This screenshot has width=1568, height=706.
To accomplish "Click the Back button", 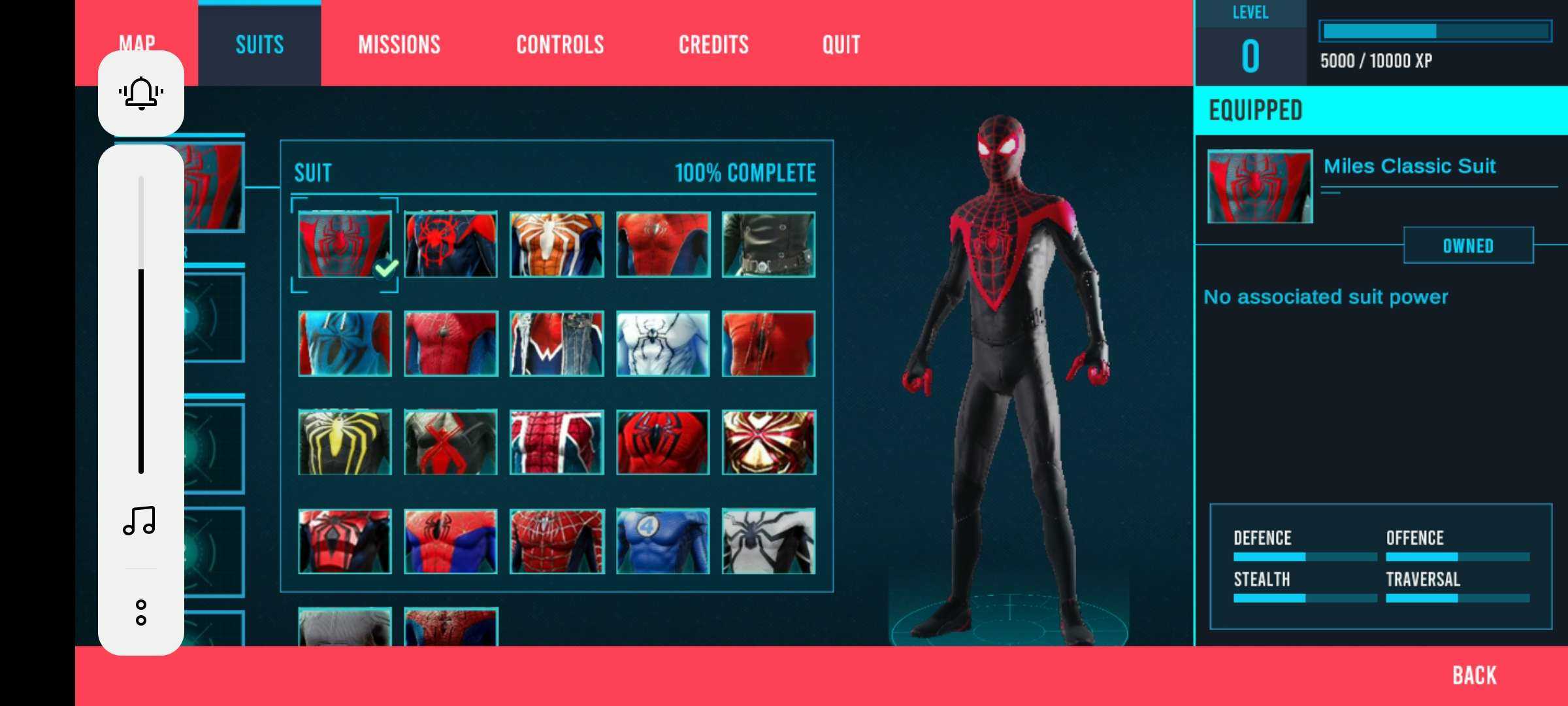I will click(x=1474, y=675).
